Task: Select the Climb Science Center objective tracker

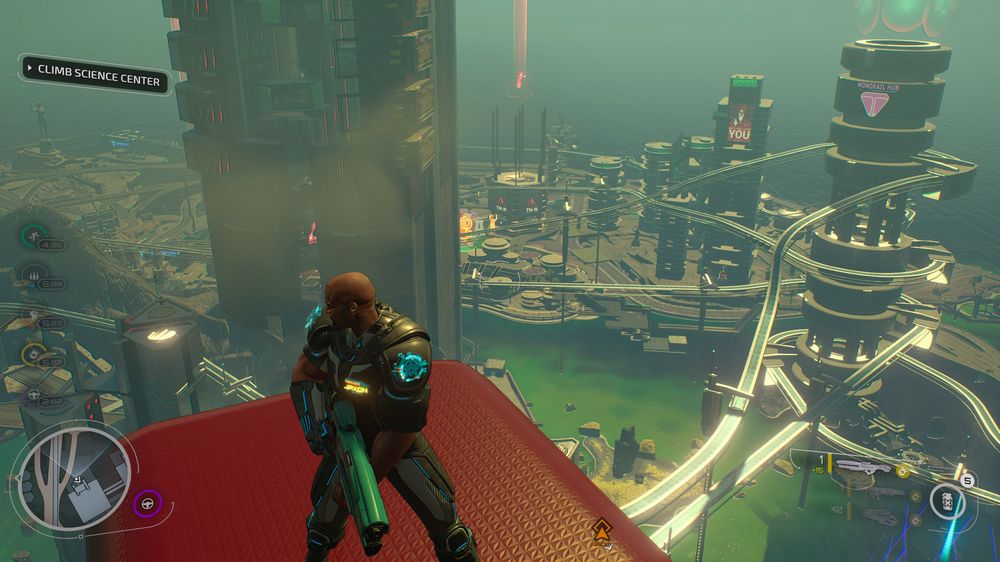Action: 95,76
